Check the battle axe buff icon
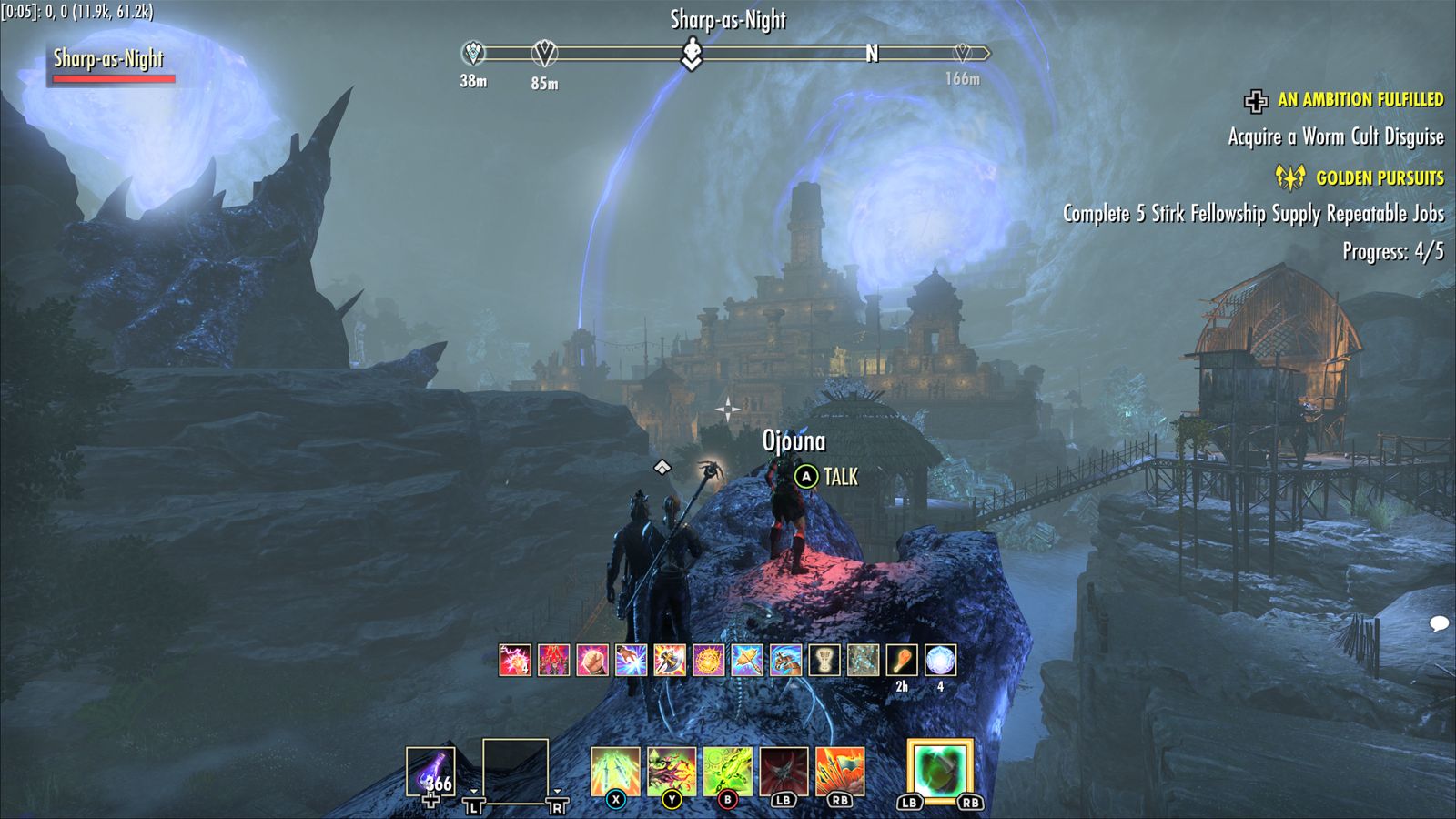 (670, 661)
